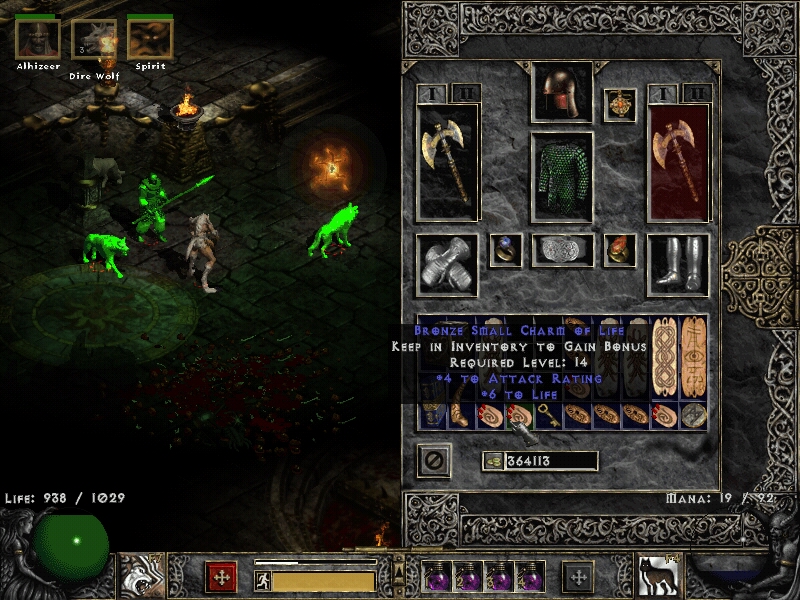Screen dimensions: 800x600
Task: Select the ring slot beside the boots
Action: click(x=619, y=250)
